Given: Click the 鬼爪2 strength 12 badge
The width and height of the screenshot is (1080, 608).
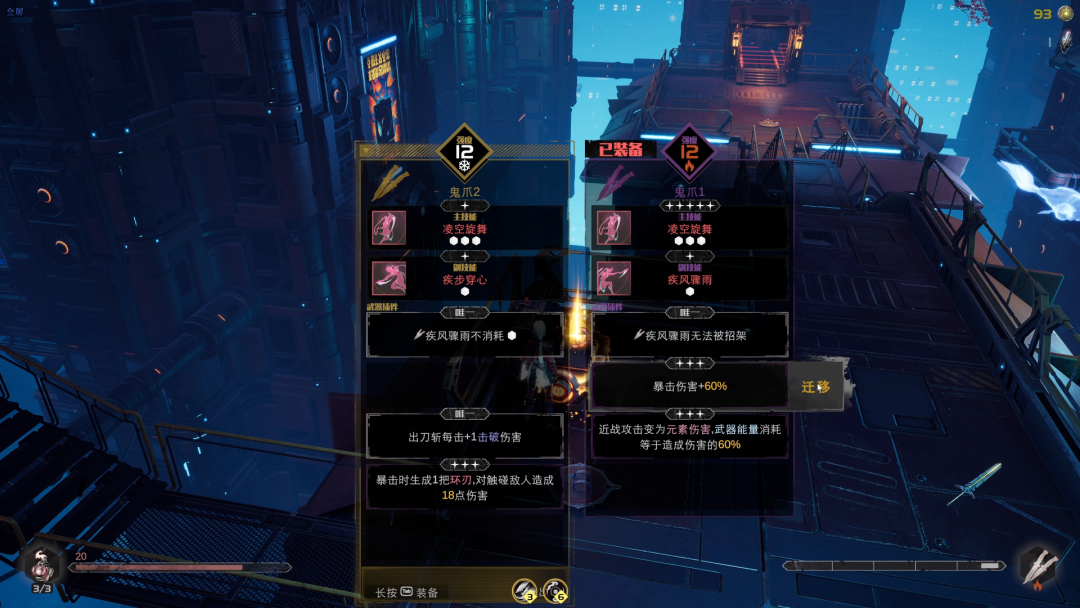Looking at the screenshot, I should pos(464,152).
